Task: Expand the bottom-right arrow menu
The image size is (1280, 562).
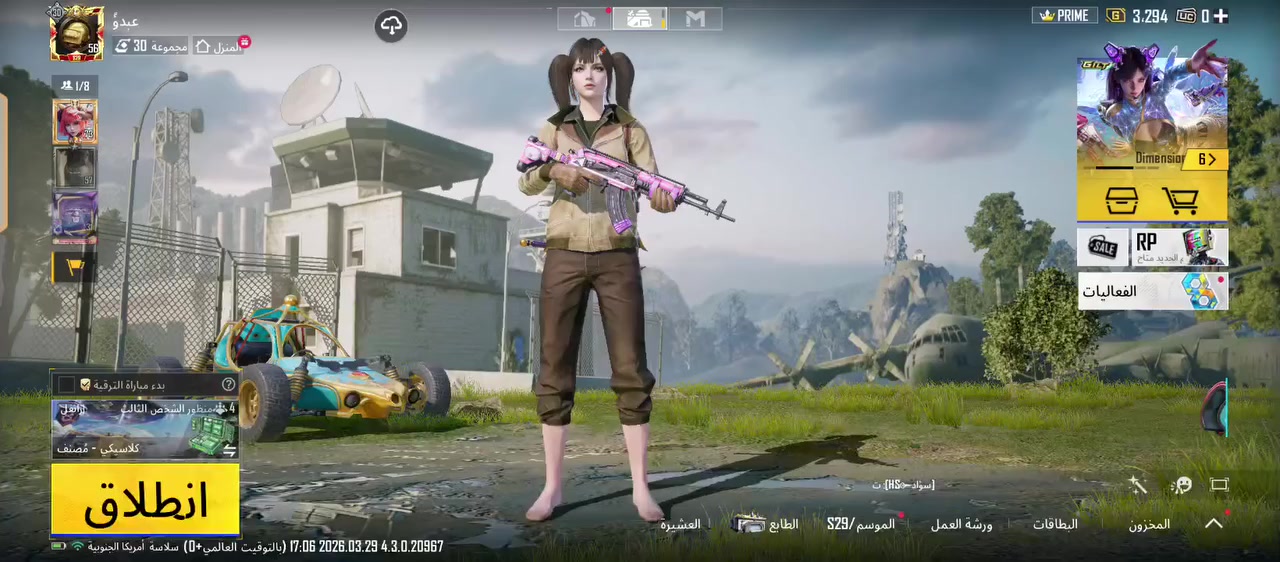Action: pyautogui.click(x=1213, y=523)
